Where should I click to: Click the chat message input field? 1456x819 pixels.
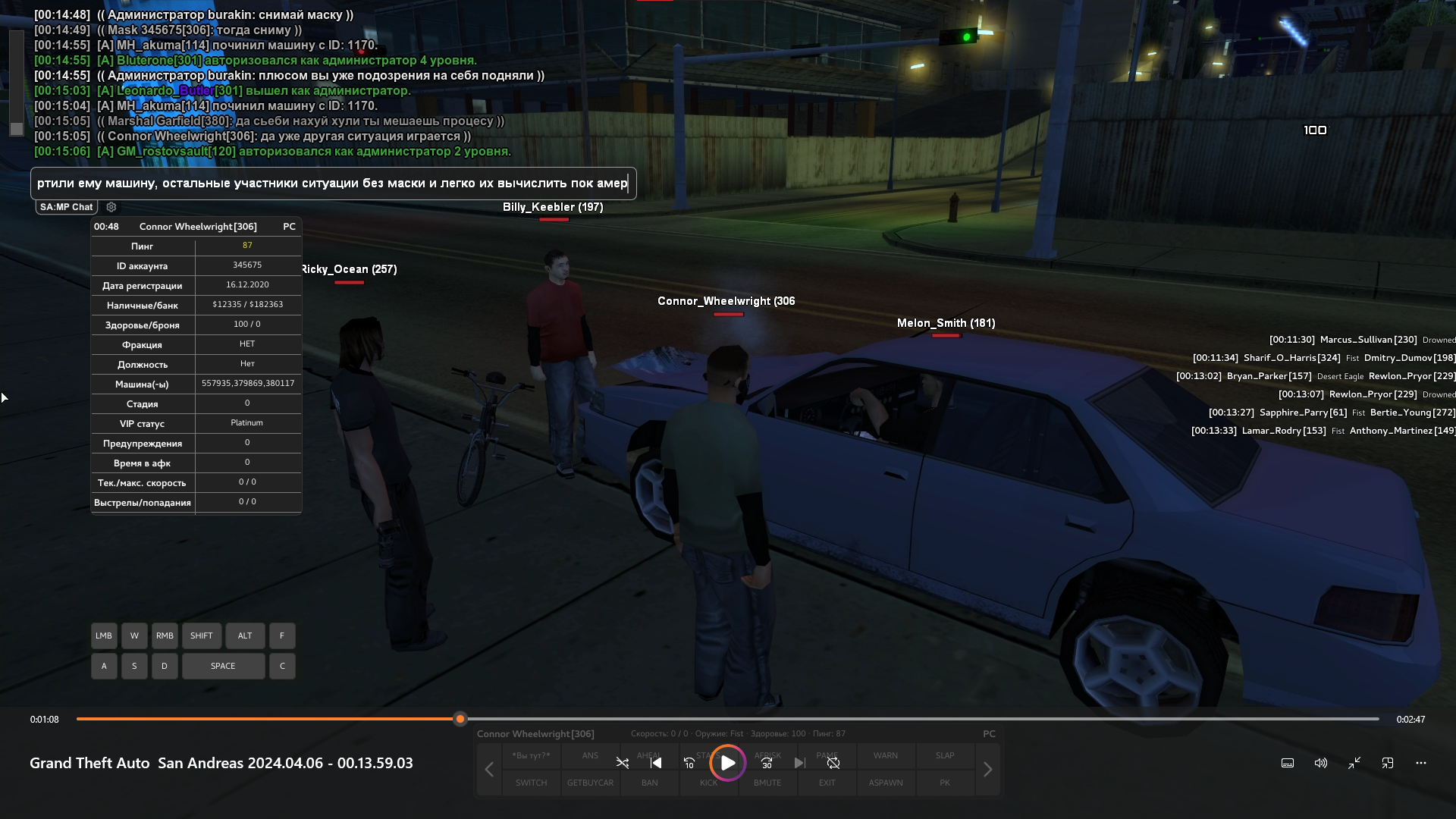[333, 184]
